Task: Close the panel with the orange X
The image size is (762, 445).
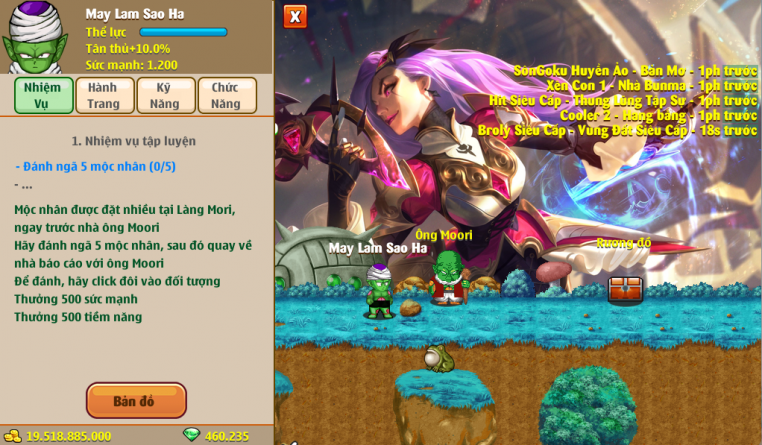Action: point(295,17)
